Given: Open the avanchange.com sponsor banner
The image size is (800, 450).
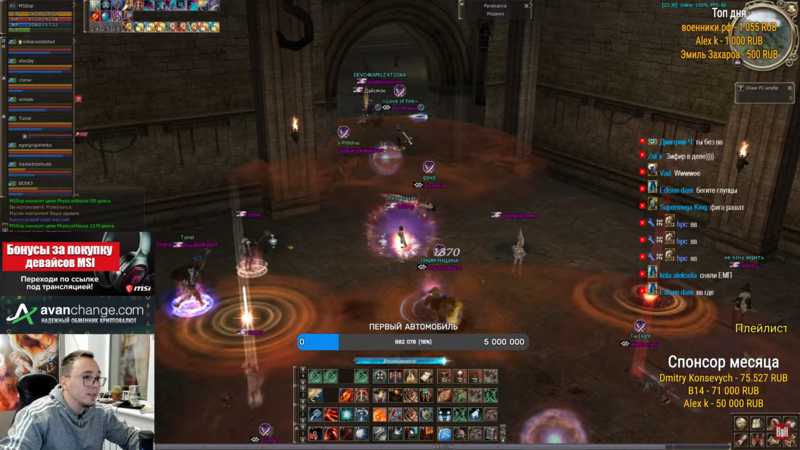Looking at the screenshot, I should (76, 316).
